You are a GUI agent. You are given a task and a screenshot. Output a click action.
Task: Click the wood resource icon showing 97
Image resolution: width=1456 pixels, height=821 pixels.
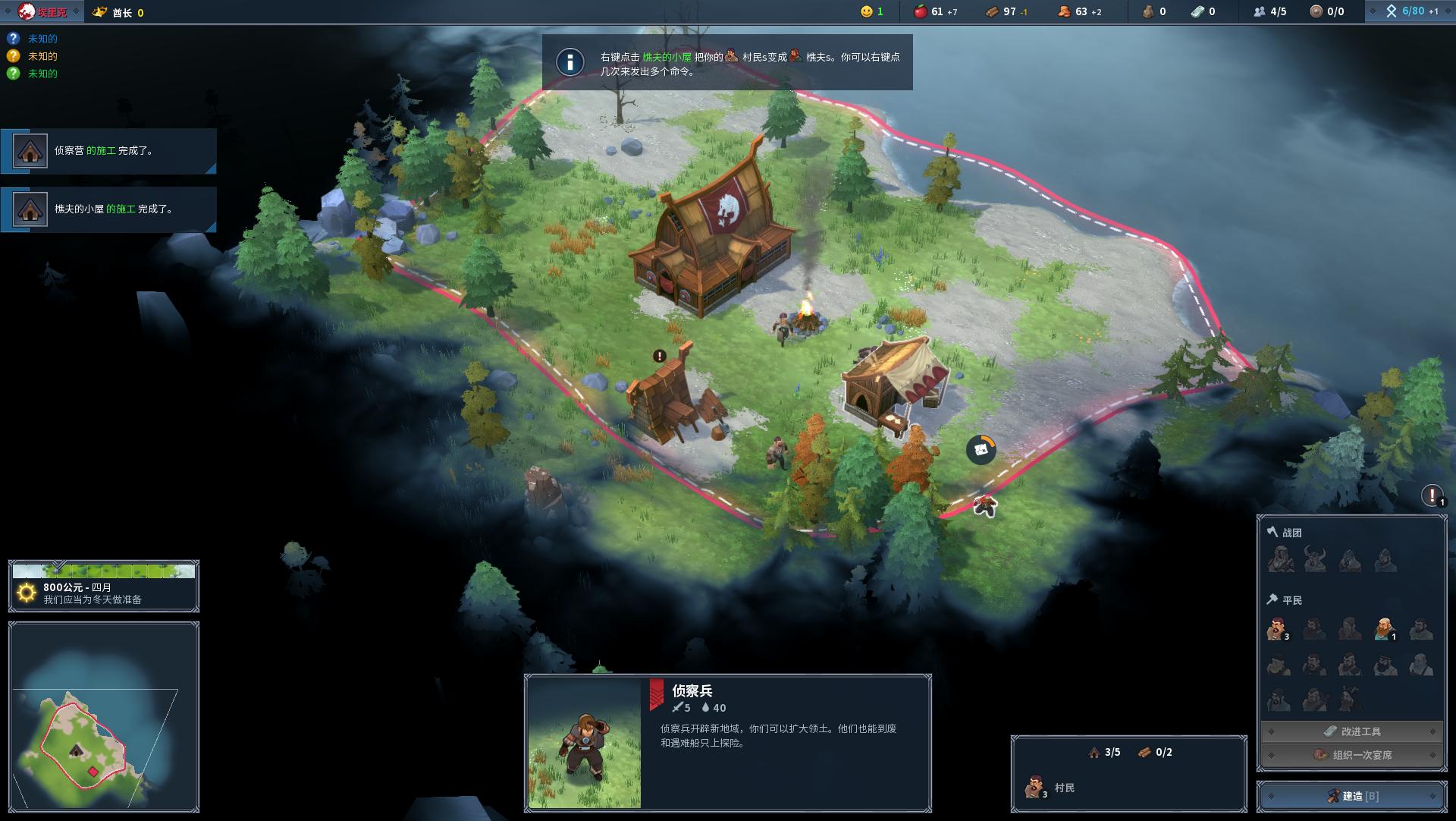pyautogui.click(x=990, y=11)
